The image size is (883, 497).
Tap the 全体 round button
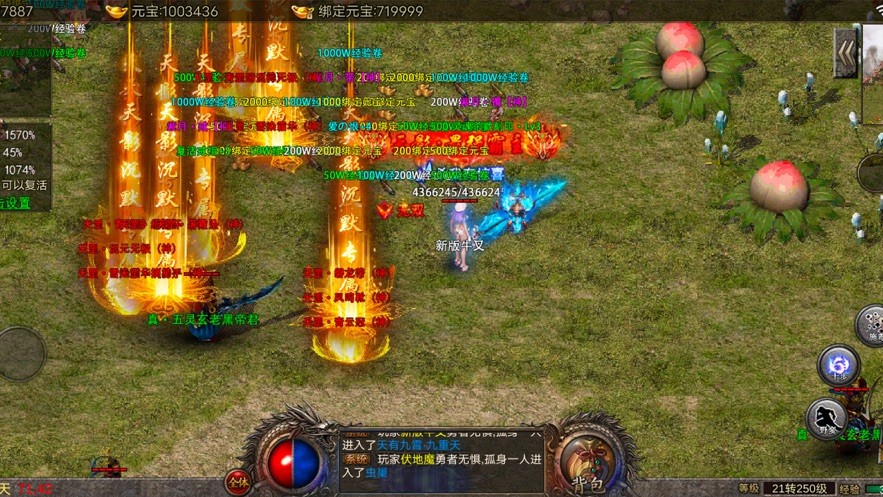[x=237, y=481]
